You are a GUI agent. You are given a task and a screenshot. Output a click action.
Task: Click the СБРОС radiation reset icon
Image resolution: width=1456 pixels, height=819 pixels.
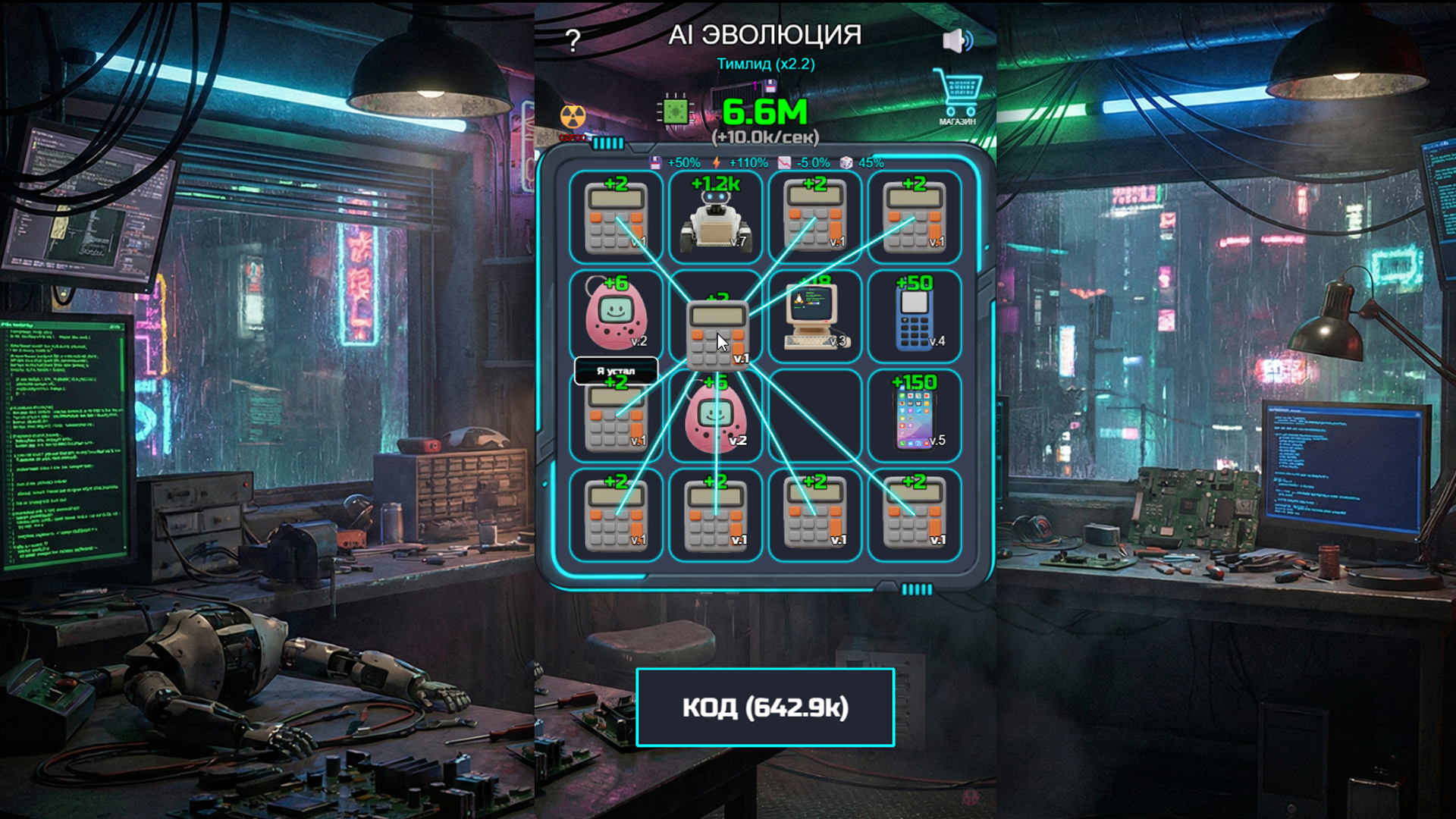coord(574,118)
